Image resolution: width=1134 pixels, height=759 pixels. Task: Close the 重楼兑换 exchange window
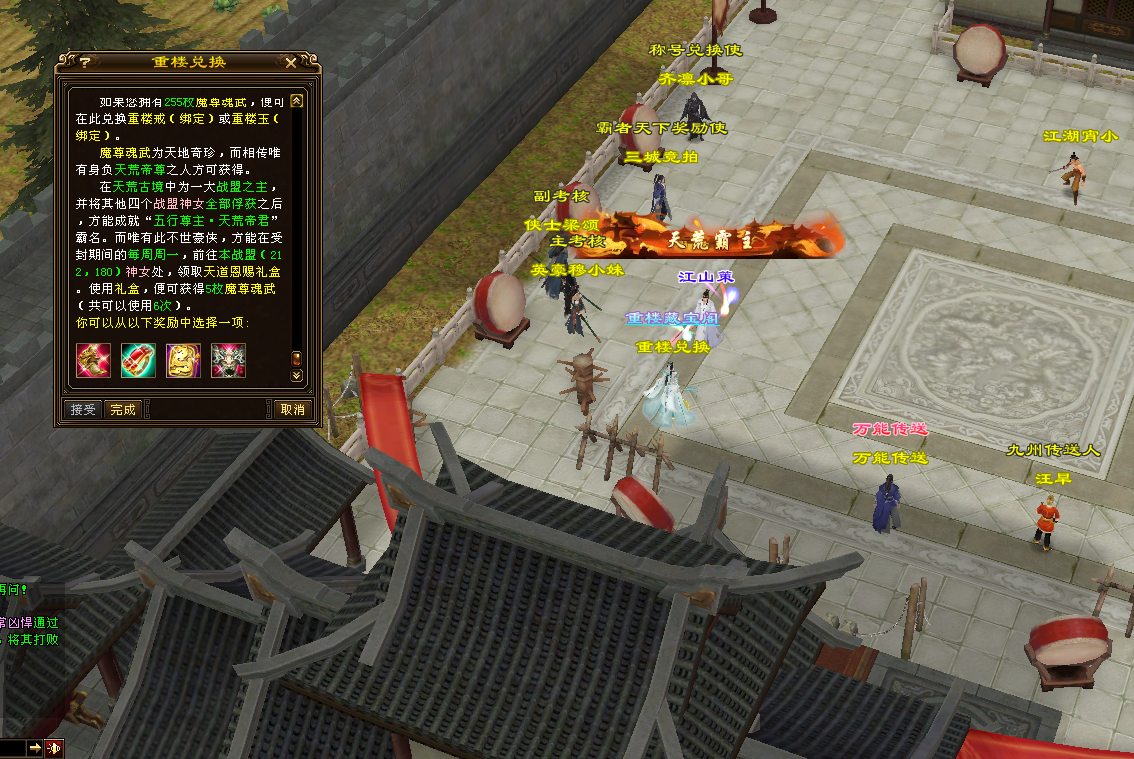[x=291, y=62]
